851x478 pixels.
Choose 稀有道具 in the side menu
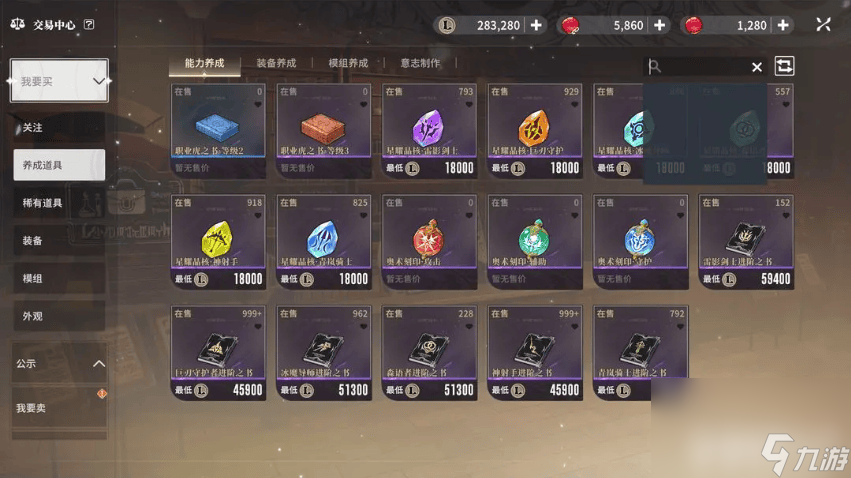coord(43,203)
